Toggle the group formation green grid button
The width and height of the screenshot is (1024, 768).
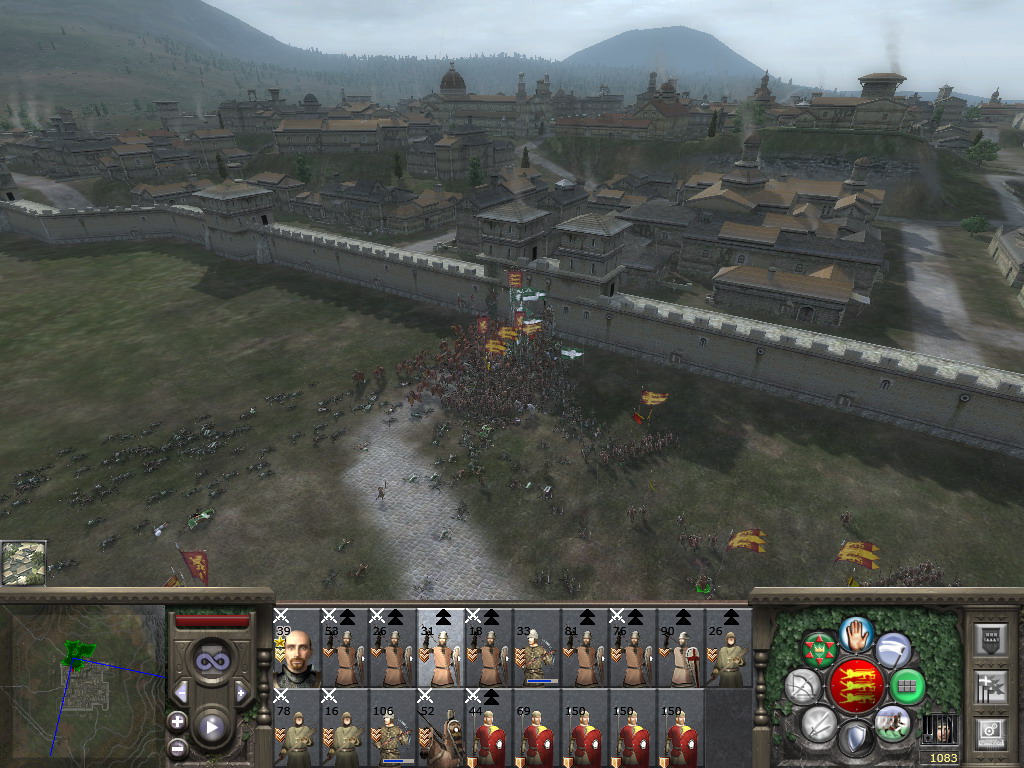click(907, 686)
